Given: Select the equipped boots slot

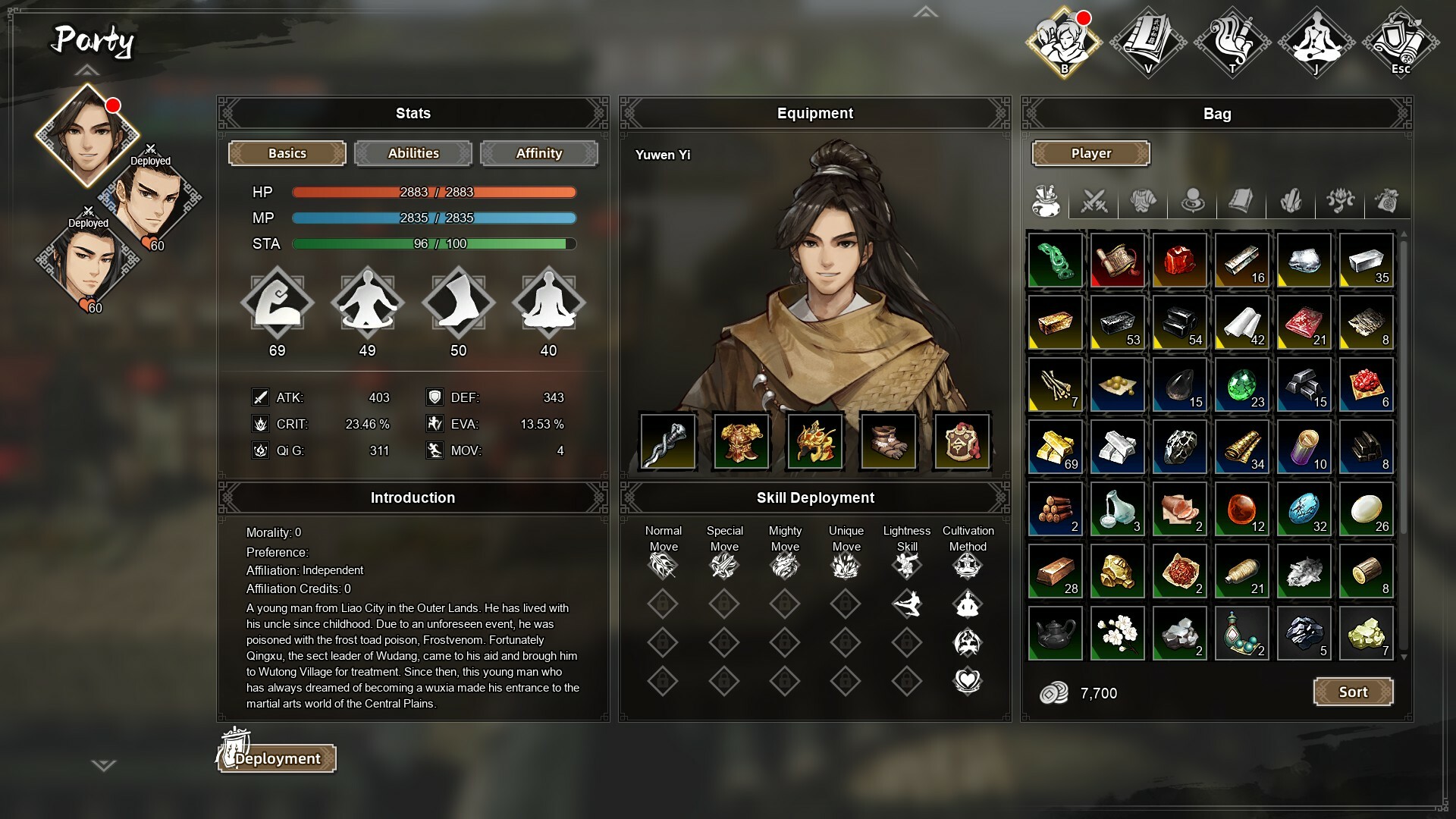Looking at the screenshot, I should [x=889, y=441].
